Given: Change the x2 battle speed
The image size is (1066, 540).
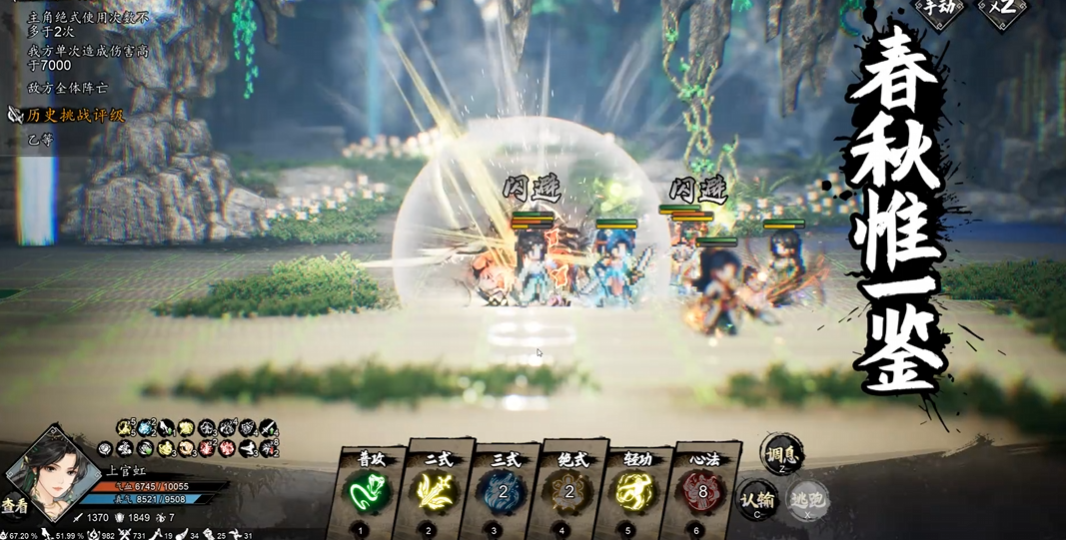Looking at the screenshot, I should click(1003, 10).
